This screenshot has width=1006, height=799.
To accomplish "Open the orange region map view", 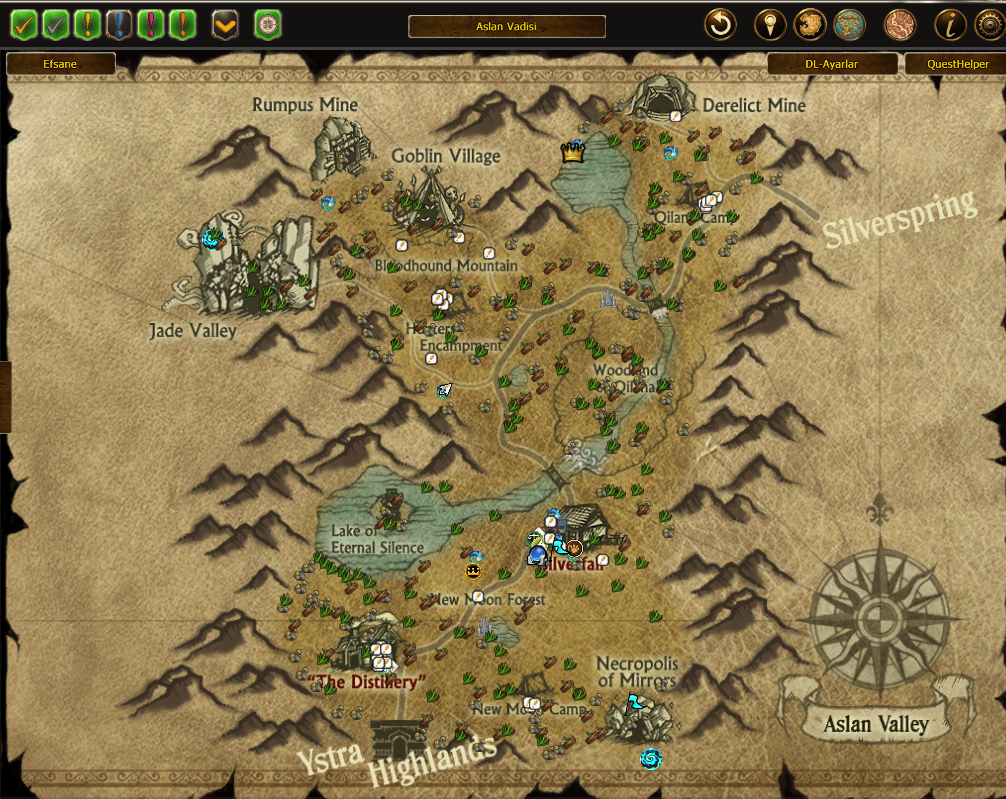I will click(809, 24).
